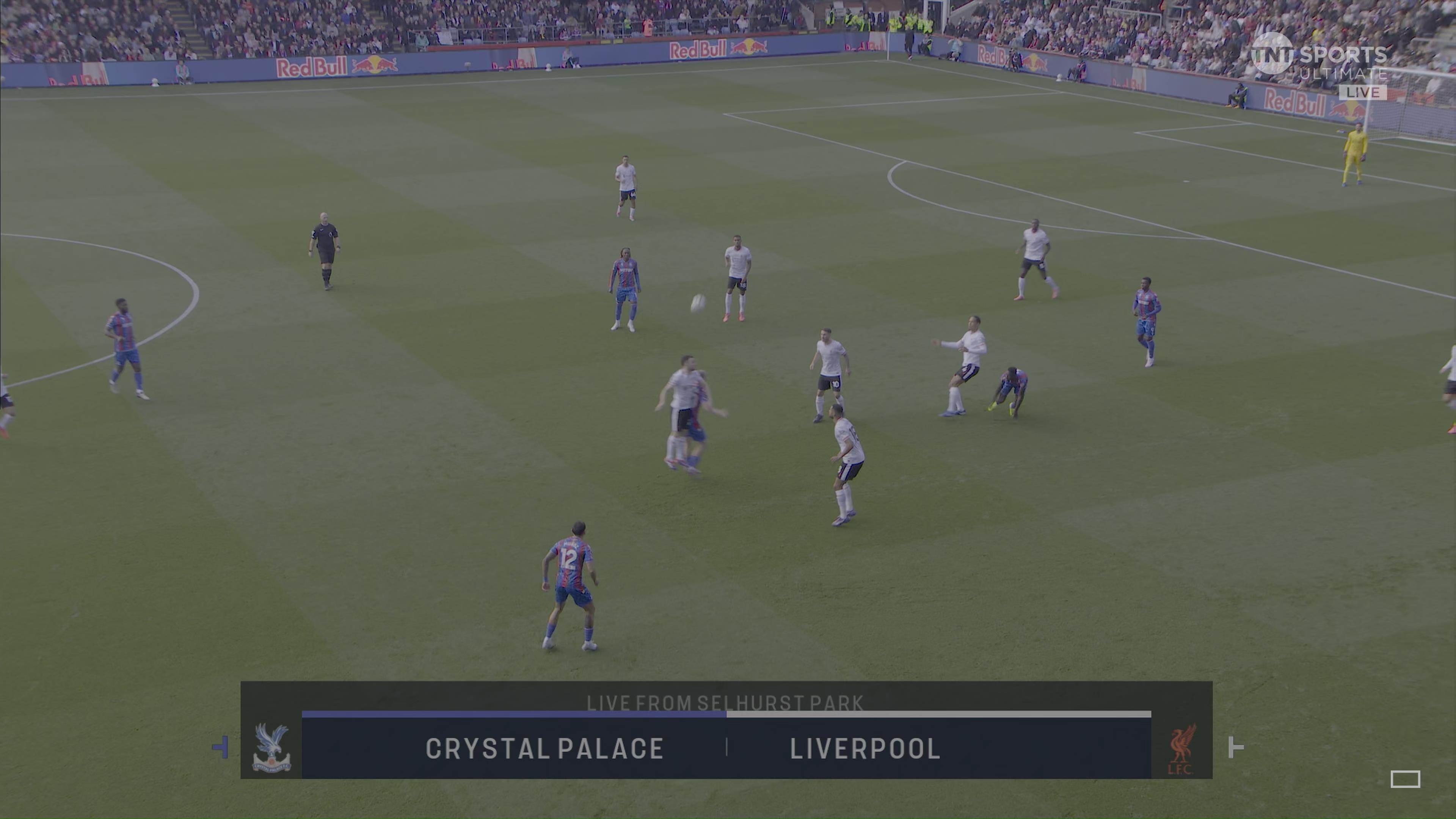Select the Liverpool LFC liver bird crest
Screen dimensions: 1456x819
1182,748
